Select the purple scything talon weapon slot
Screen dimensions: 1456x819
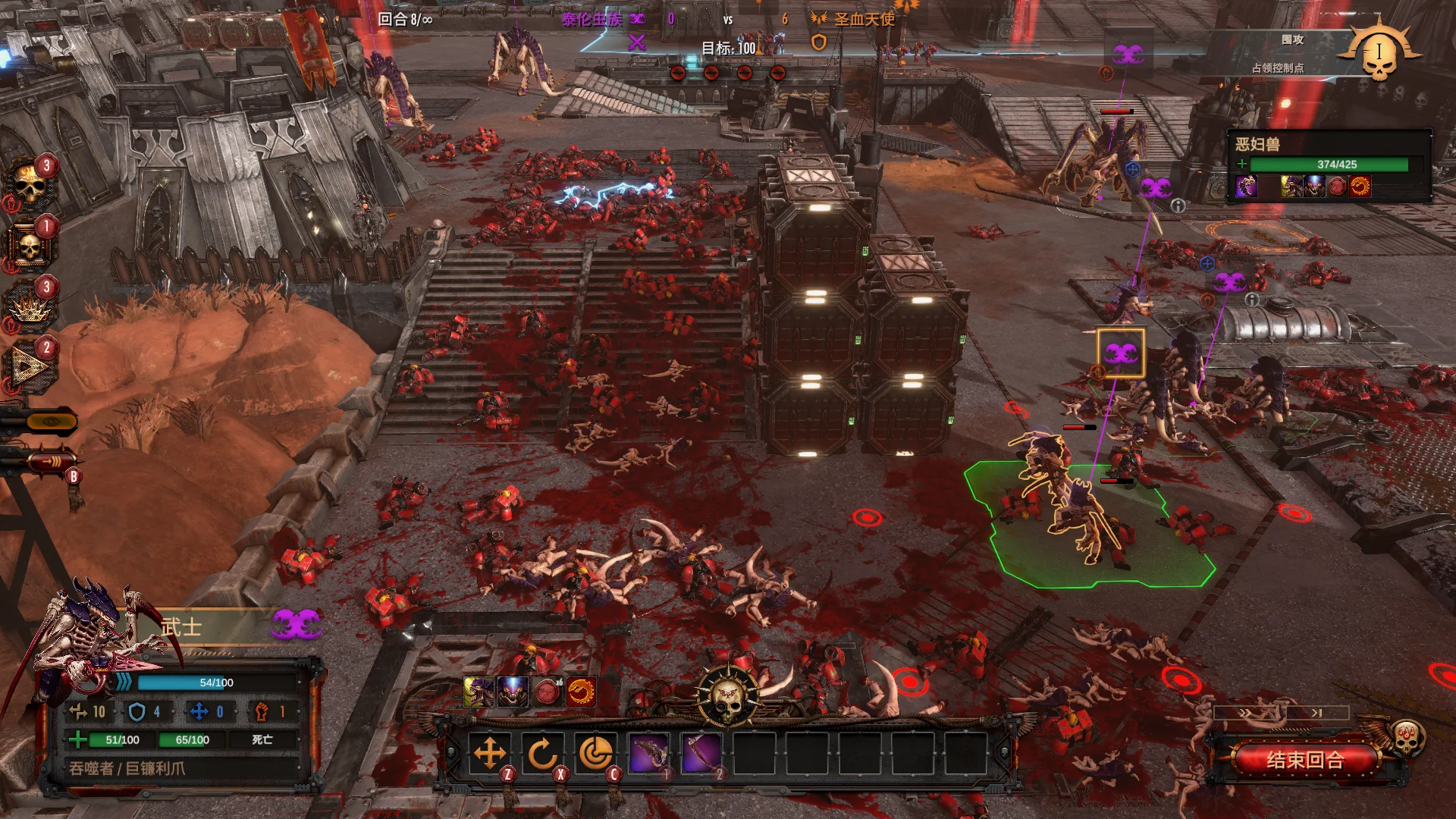702,754
